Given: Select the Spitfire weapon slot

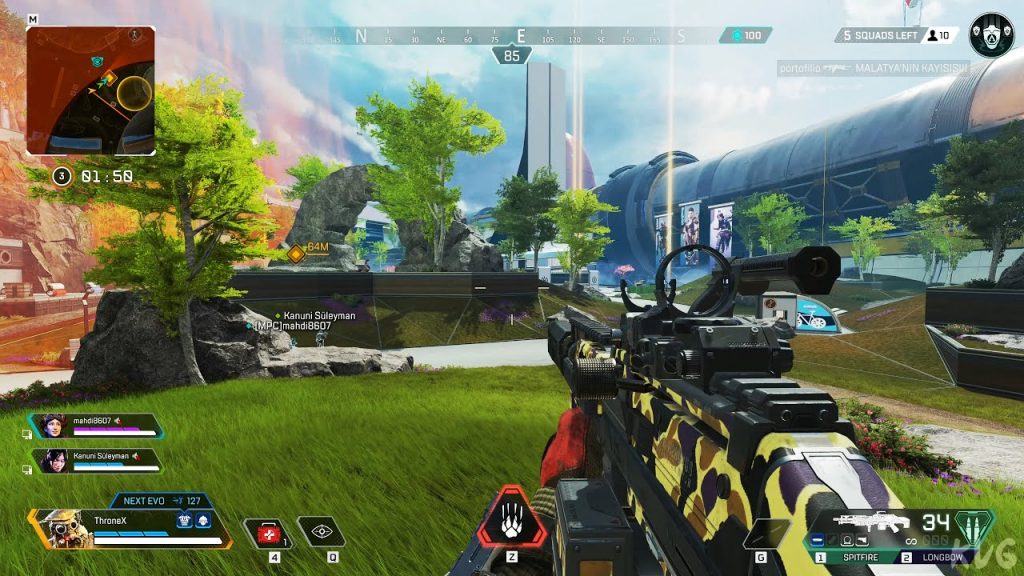Looking at the screenshot, I should tap(858, 556).
